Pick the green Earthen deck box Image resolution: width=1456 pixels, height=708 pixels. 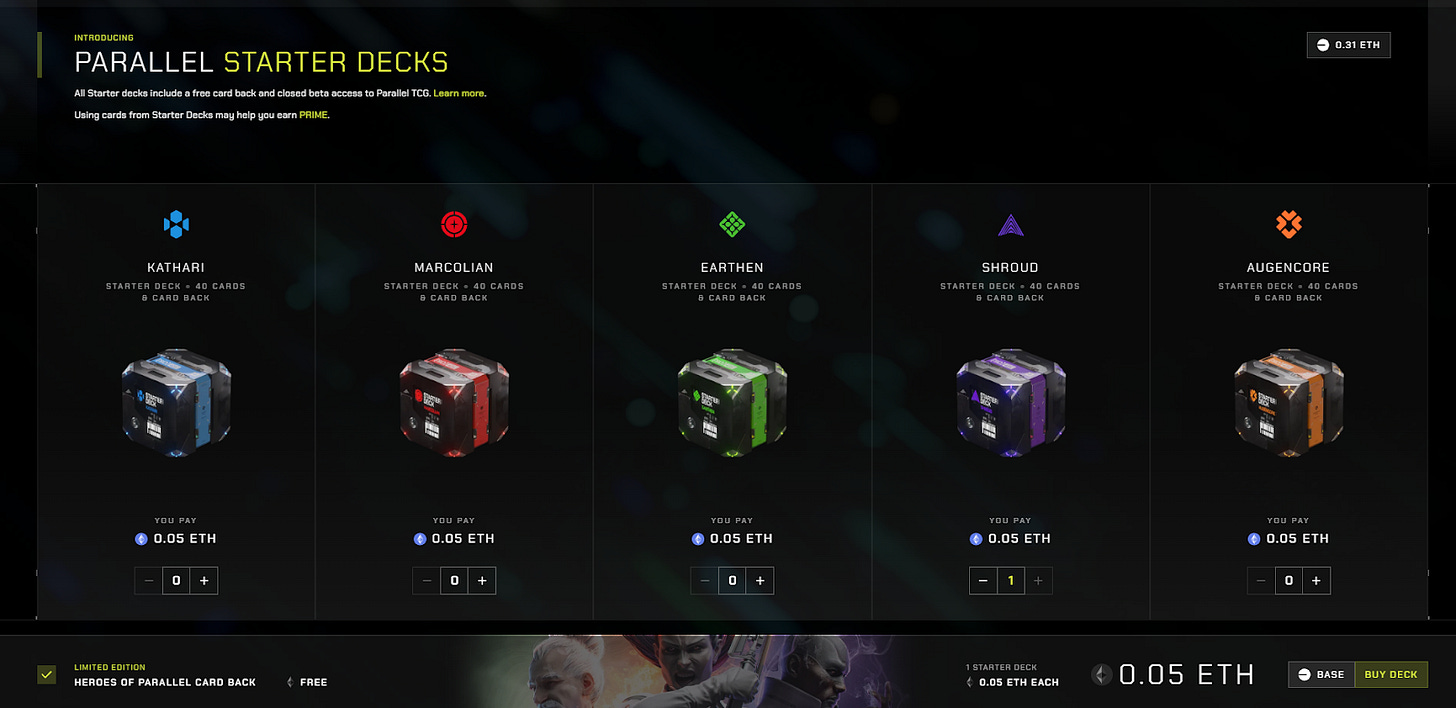click(732, 402)
